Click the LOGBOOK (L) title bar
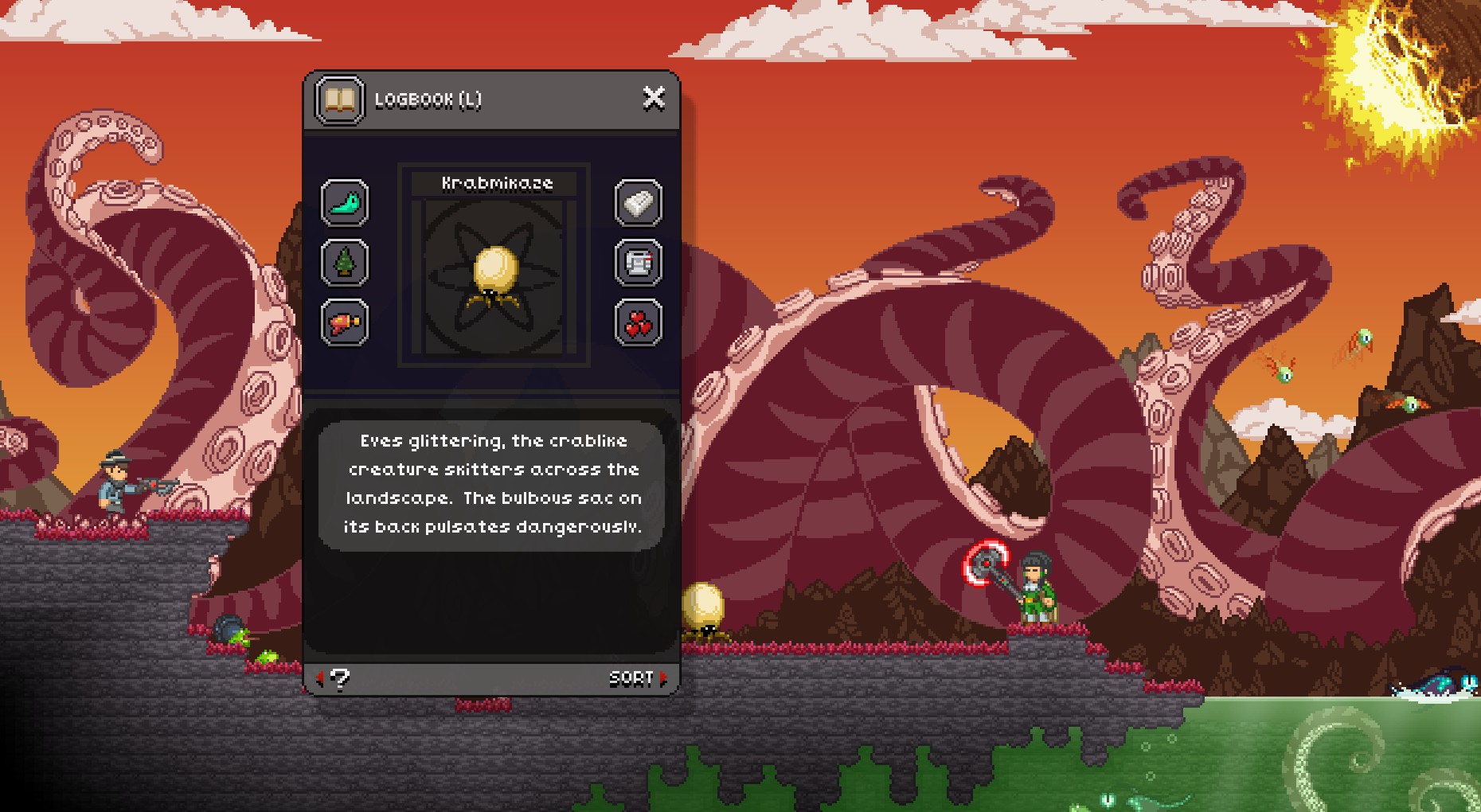 (x=446, y=101)
